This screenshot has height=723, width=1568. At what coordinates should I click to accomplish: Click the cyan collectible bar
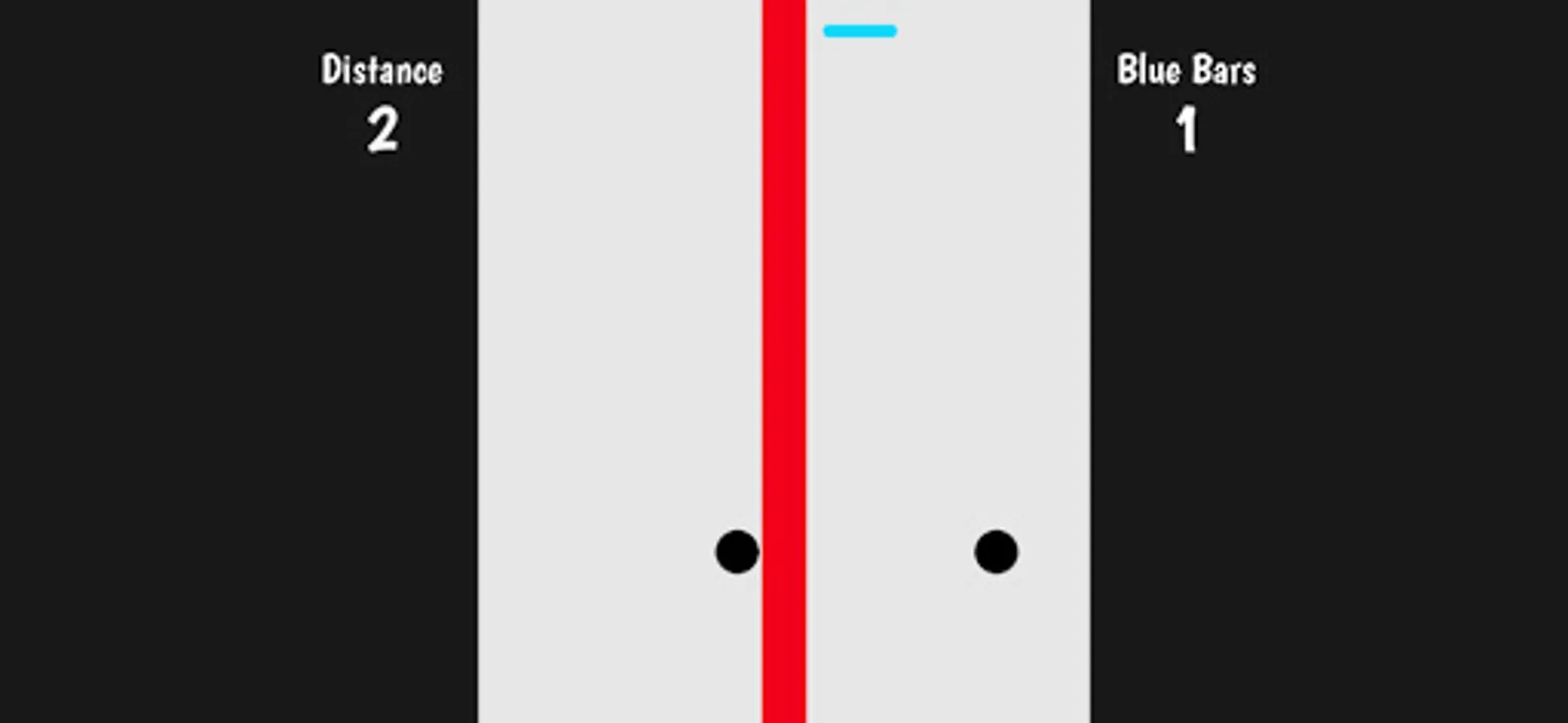point(859,31)
